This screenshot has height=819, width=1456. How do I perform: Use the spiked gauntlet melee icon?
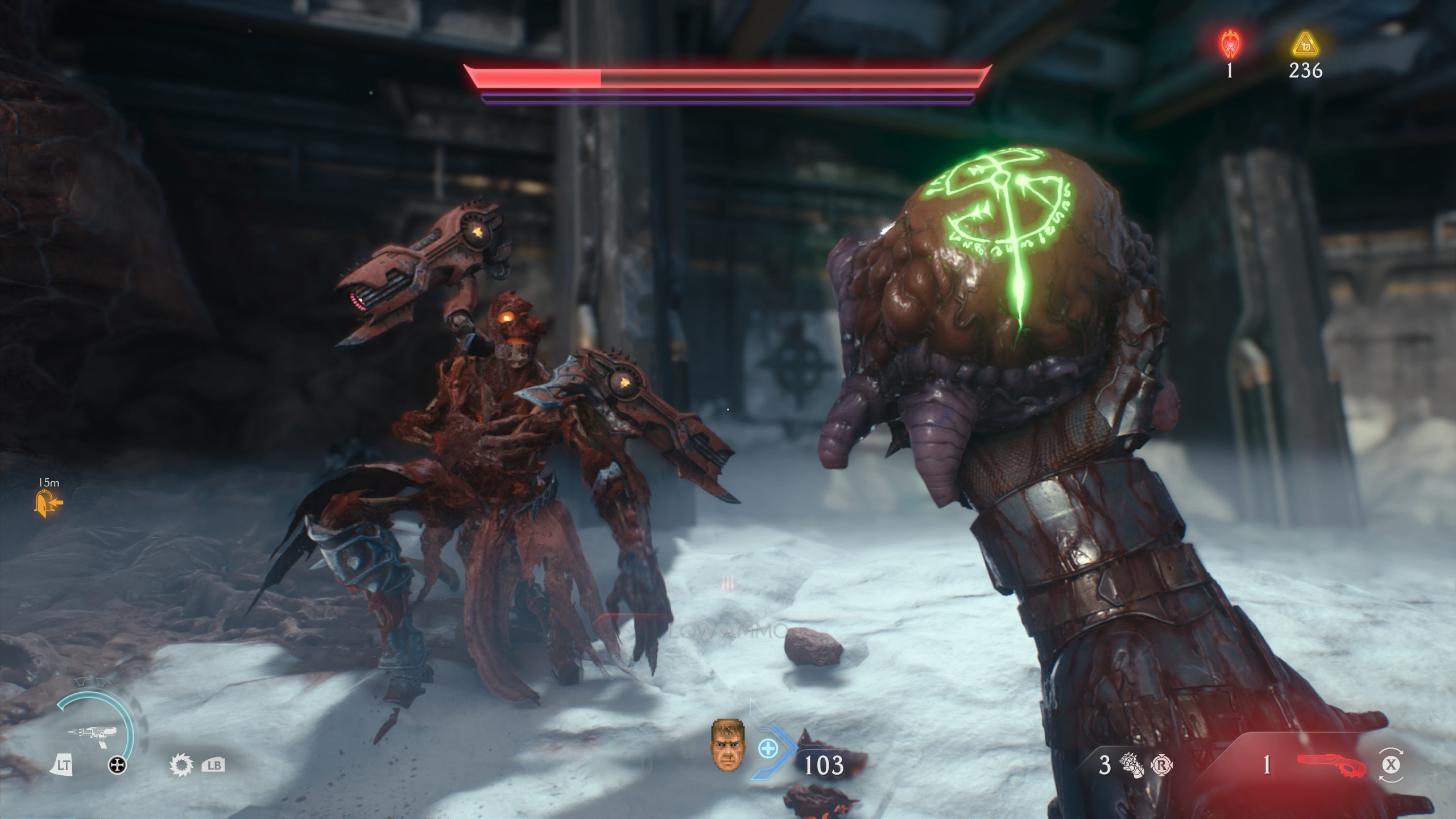pos(1131,766)
